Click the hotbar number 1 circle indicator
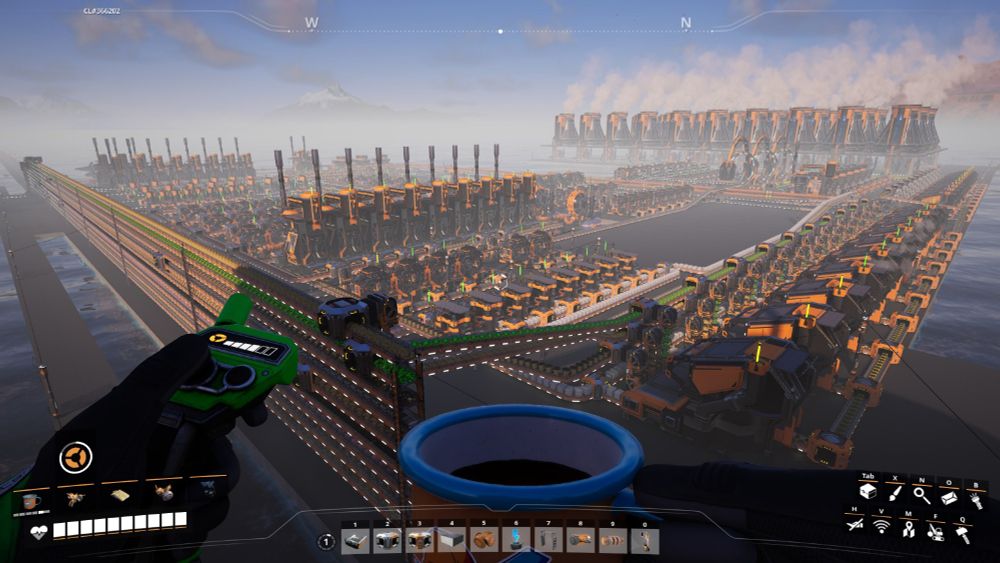 pos(326,542)
